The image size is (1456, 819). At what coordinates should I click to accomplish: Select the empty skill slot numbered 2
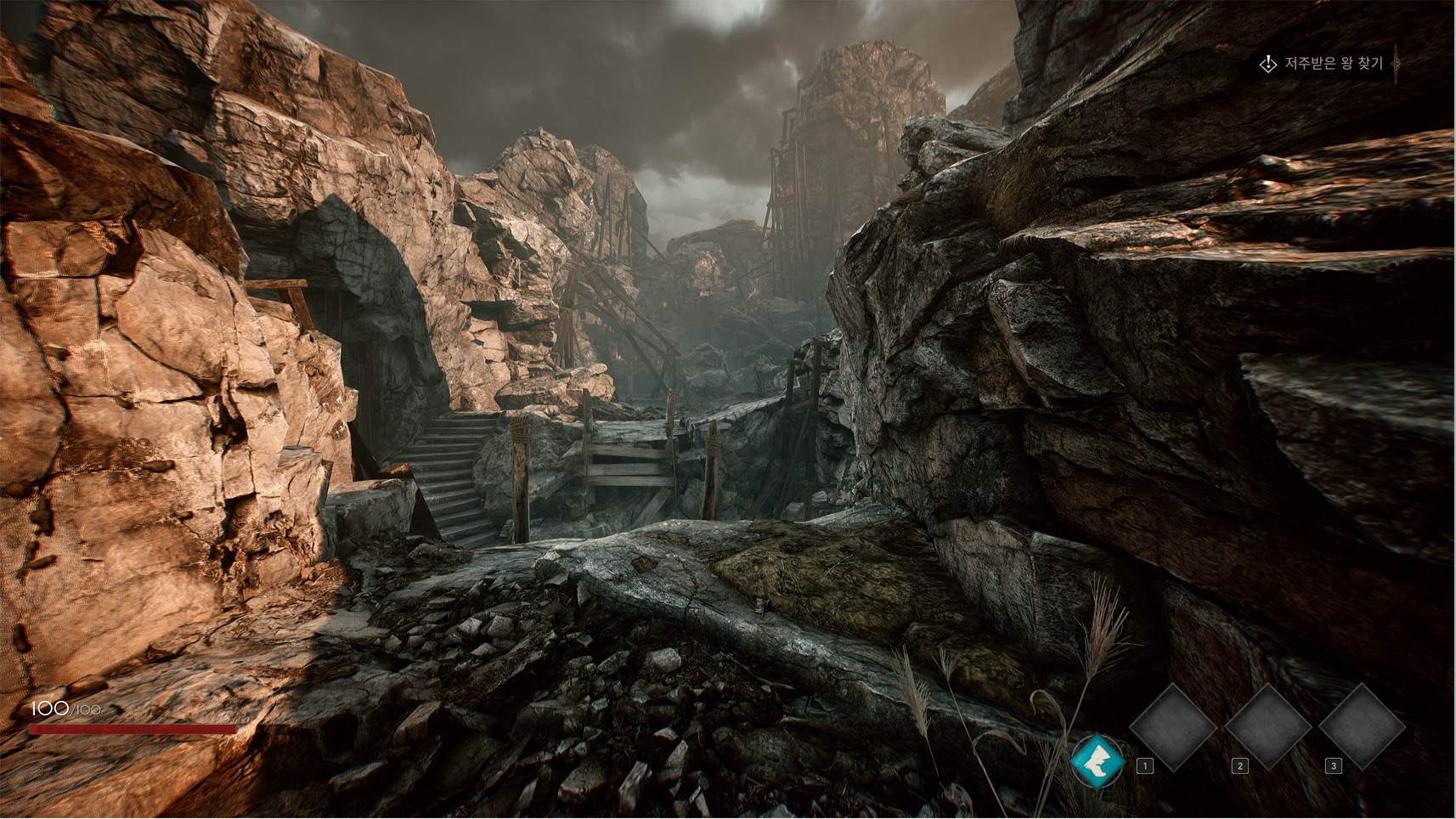pyautogui.click(x=1267, y=726)
